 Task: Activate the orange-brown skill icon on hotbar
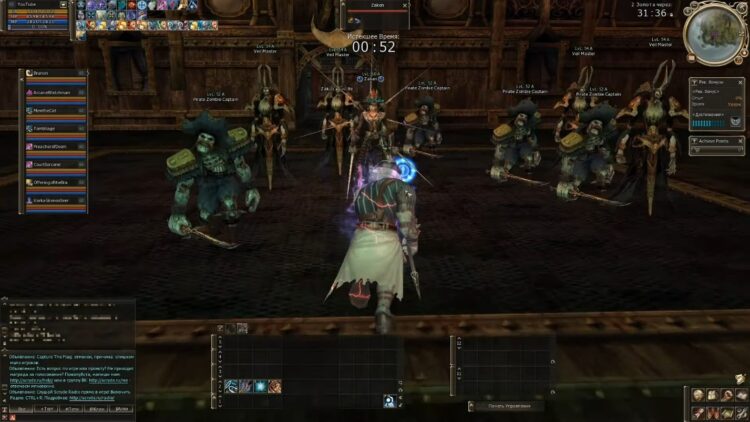(274, 386)
